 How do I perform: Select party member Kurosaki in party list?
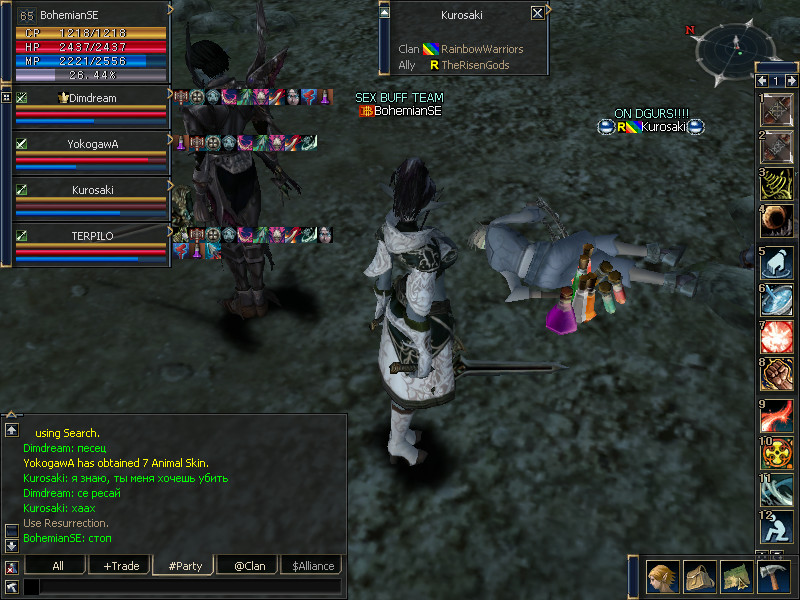click(x=92, y=190)
